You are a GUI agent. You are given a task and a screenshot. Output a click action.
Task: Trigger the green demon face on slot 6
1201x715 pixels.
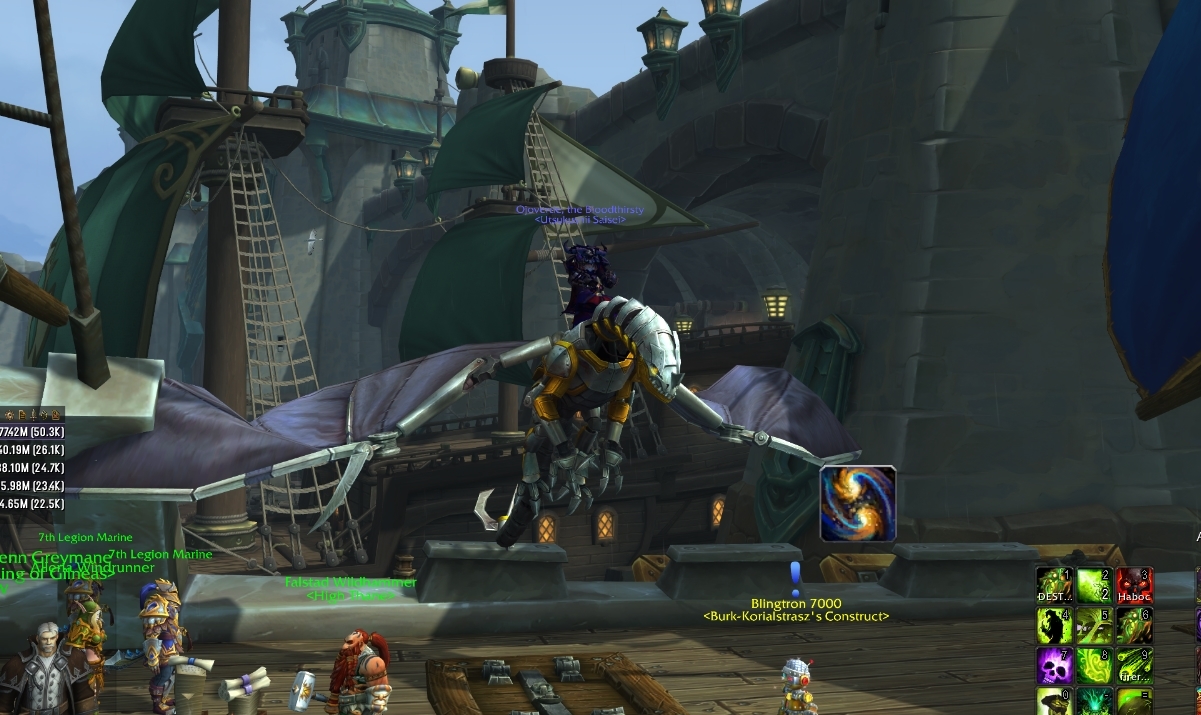pyautogui.click(x=1135, y=626)
